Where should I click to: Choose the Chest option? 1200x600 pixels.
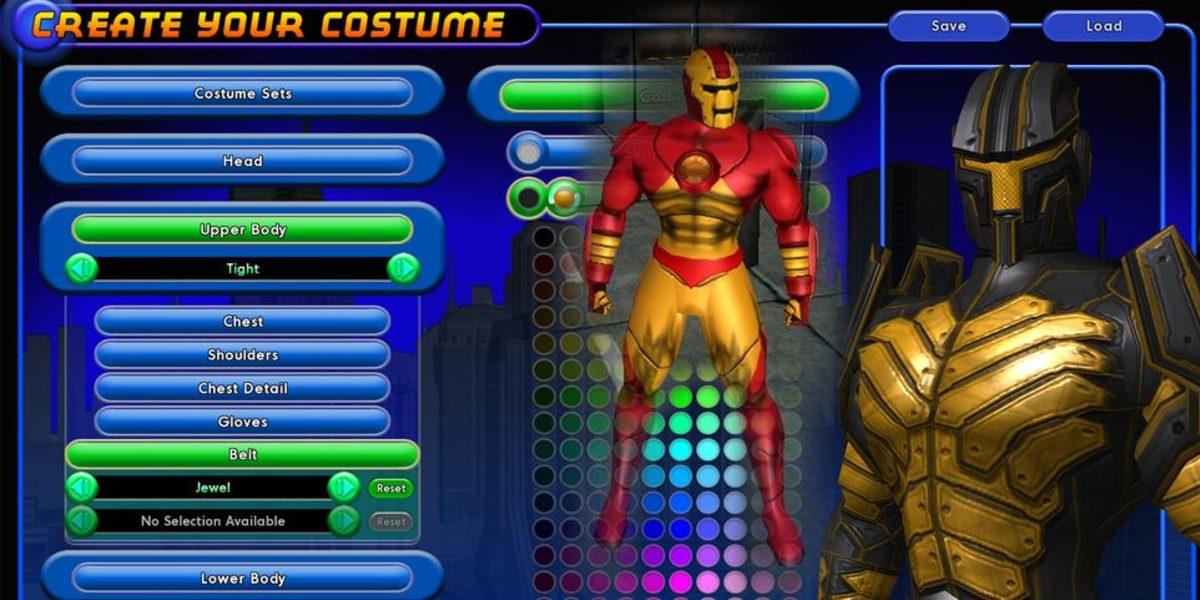click(x=242, y=321)
